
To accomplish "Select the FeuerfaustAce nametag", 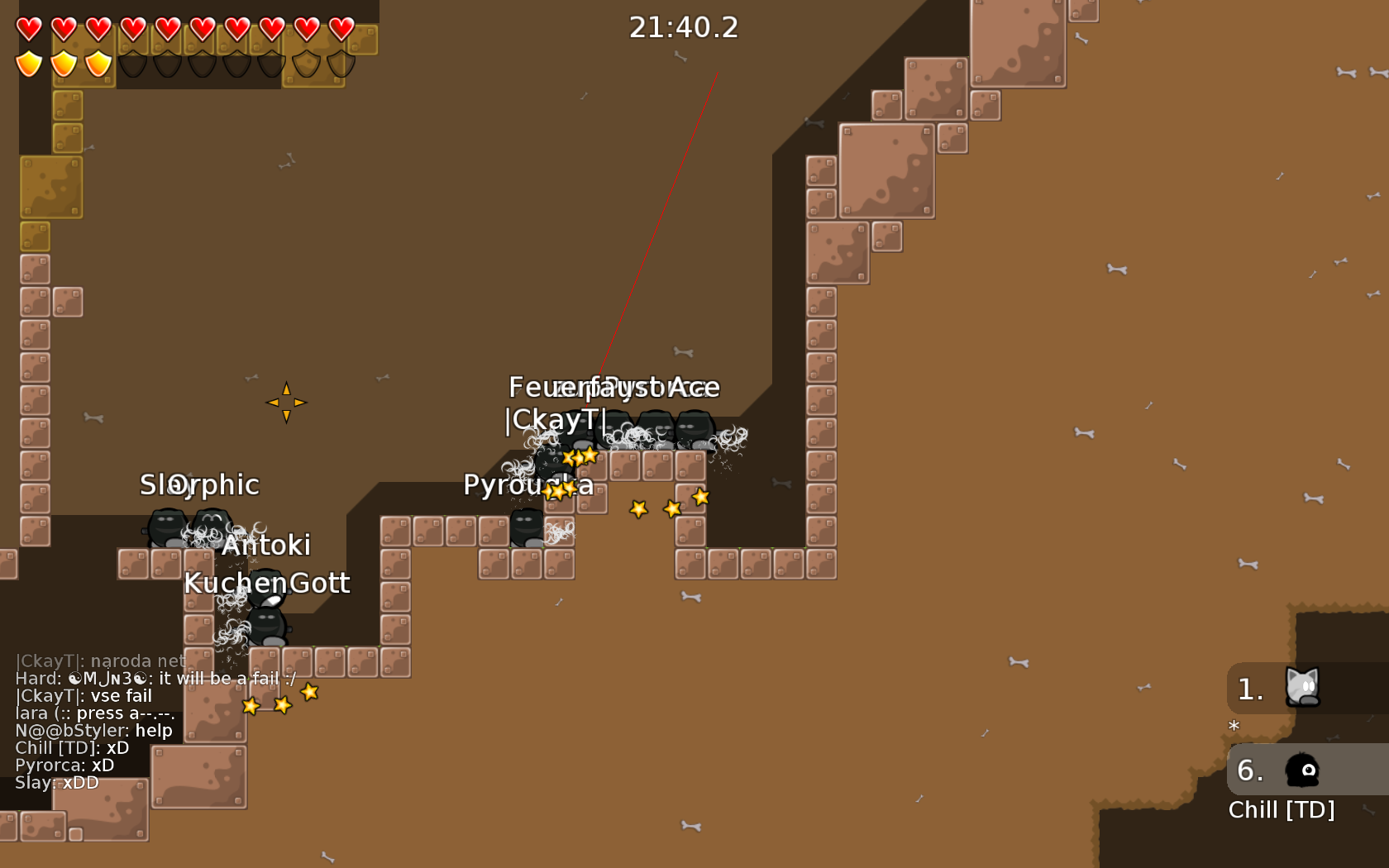I will (x=614, y=387).
